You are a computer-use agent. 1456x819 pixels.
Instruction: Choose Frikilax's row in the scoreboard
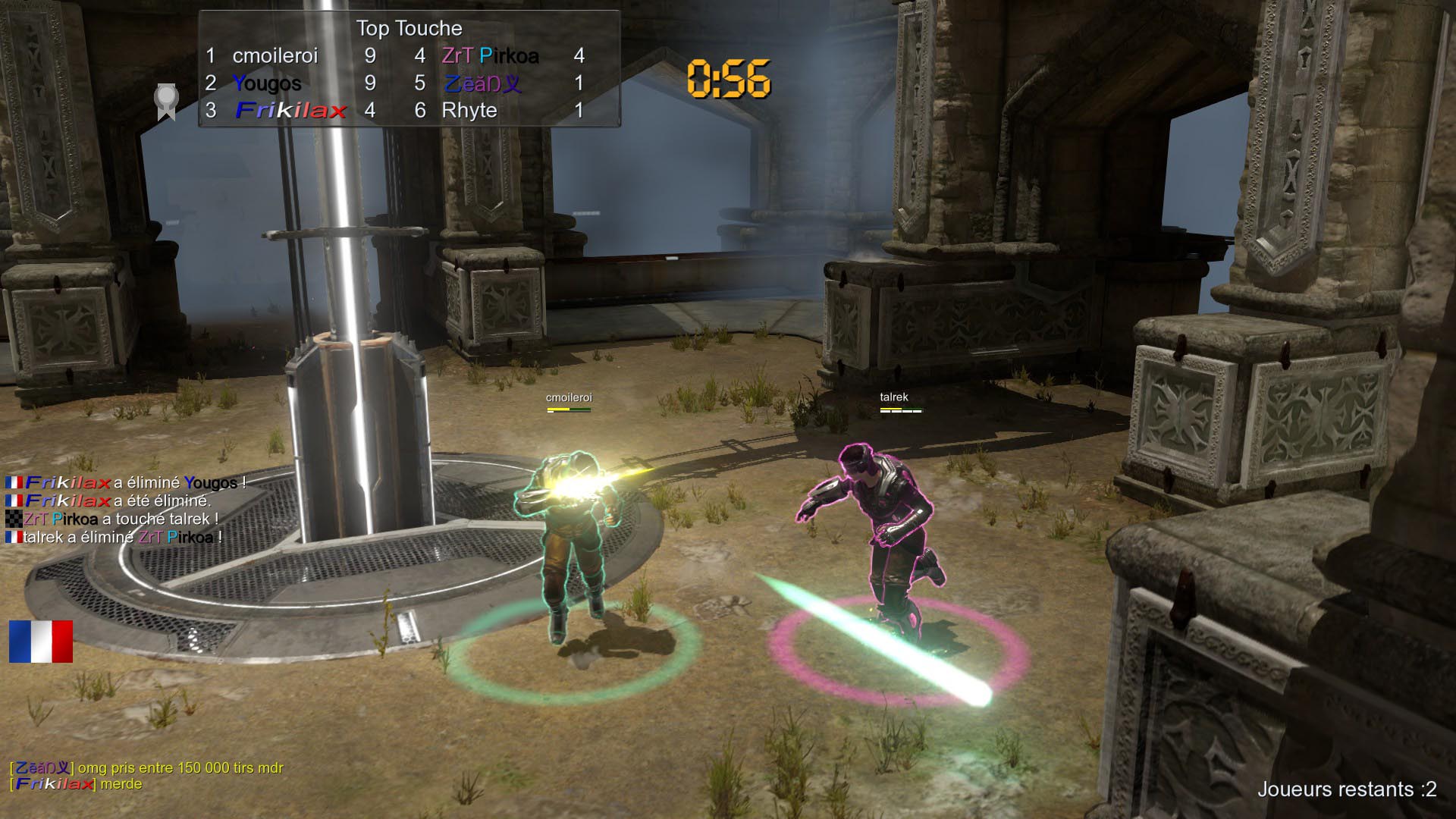click(x=291, y=111)
